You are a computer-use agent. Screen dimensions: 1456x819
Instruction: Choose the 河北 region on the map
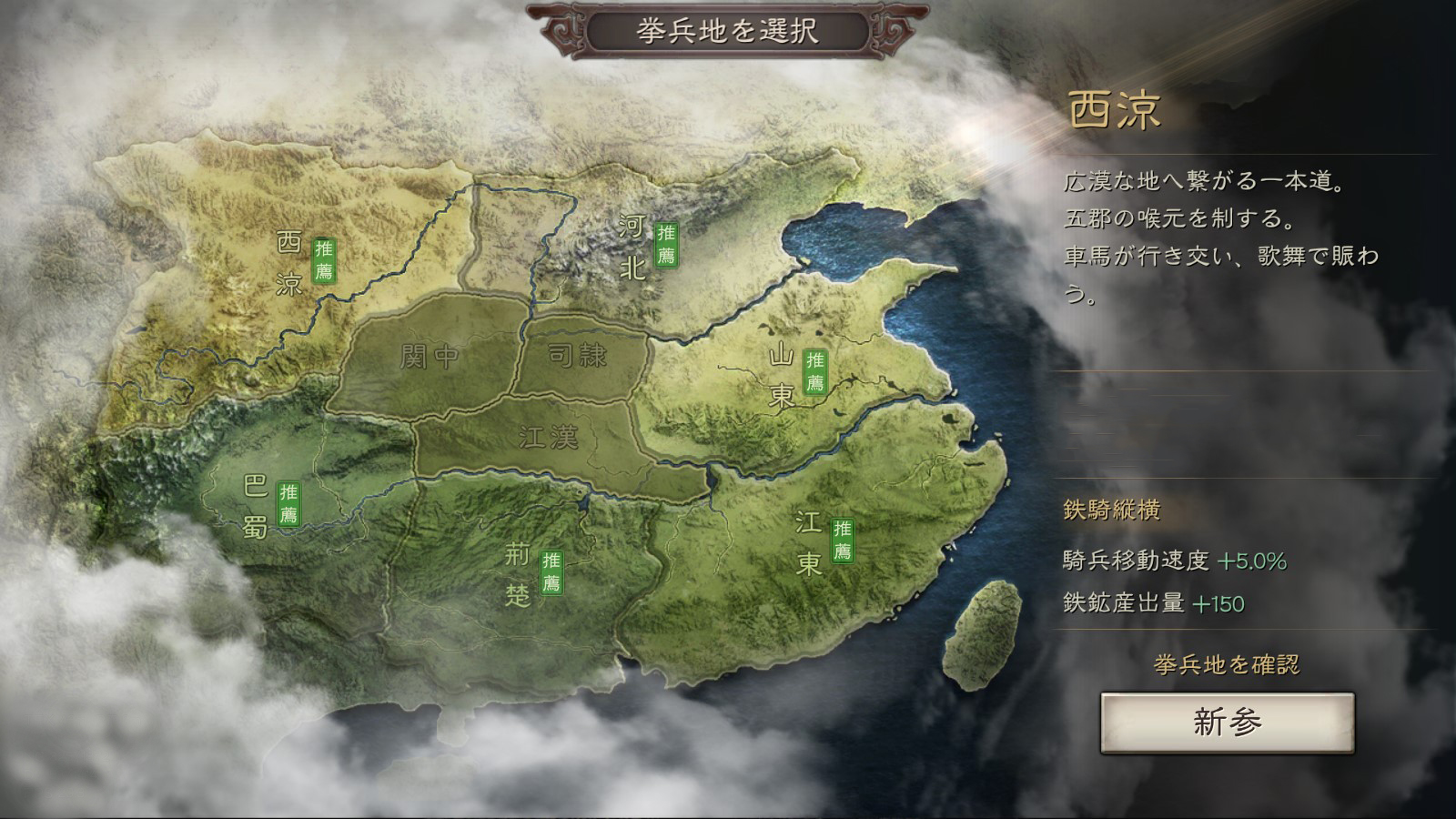point(633,246)
